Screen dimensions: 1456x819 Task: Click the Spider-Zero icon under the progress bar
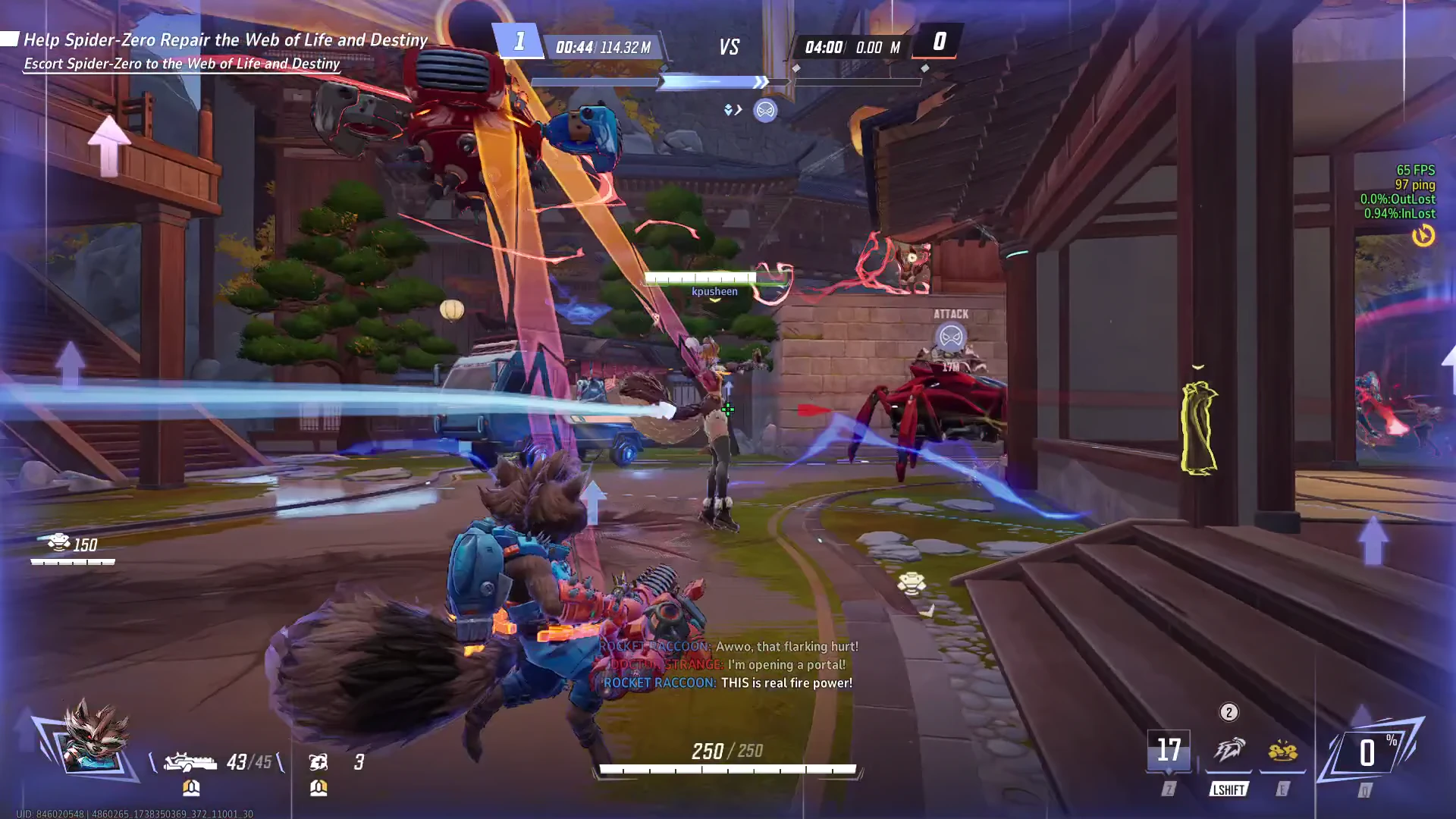tap(765, 111)
